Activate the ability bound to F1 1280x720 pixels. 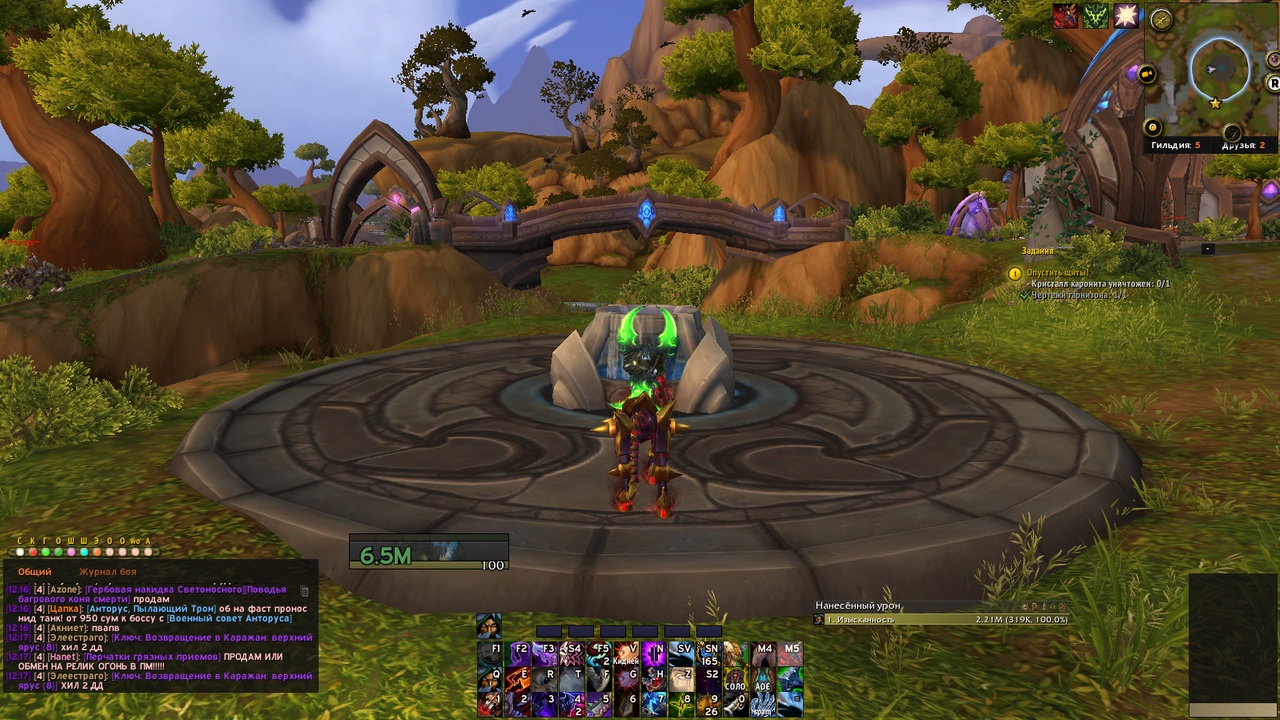coord(490,654)
